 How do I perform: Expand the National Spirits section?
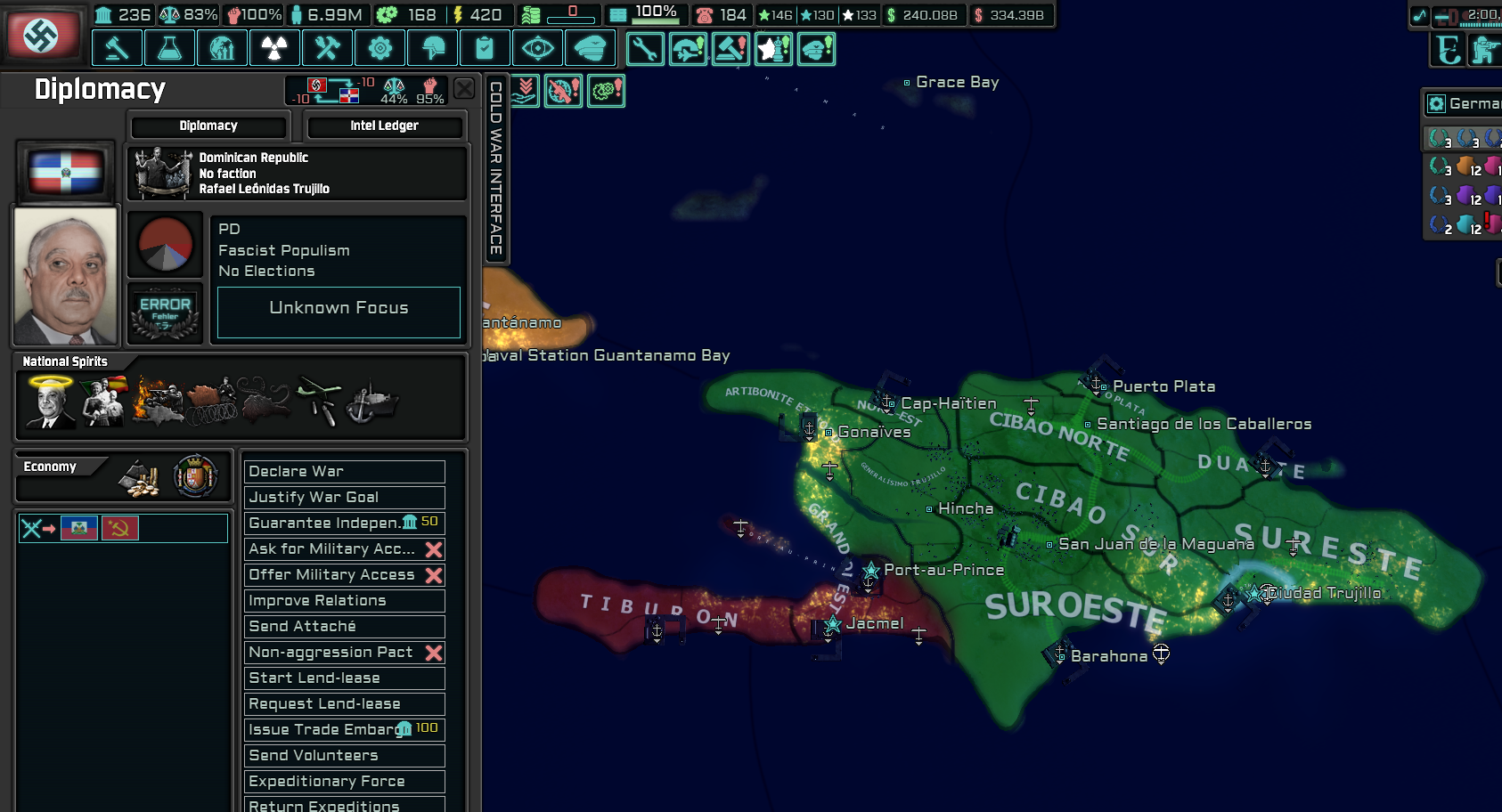tap(64, 361)
